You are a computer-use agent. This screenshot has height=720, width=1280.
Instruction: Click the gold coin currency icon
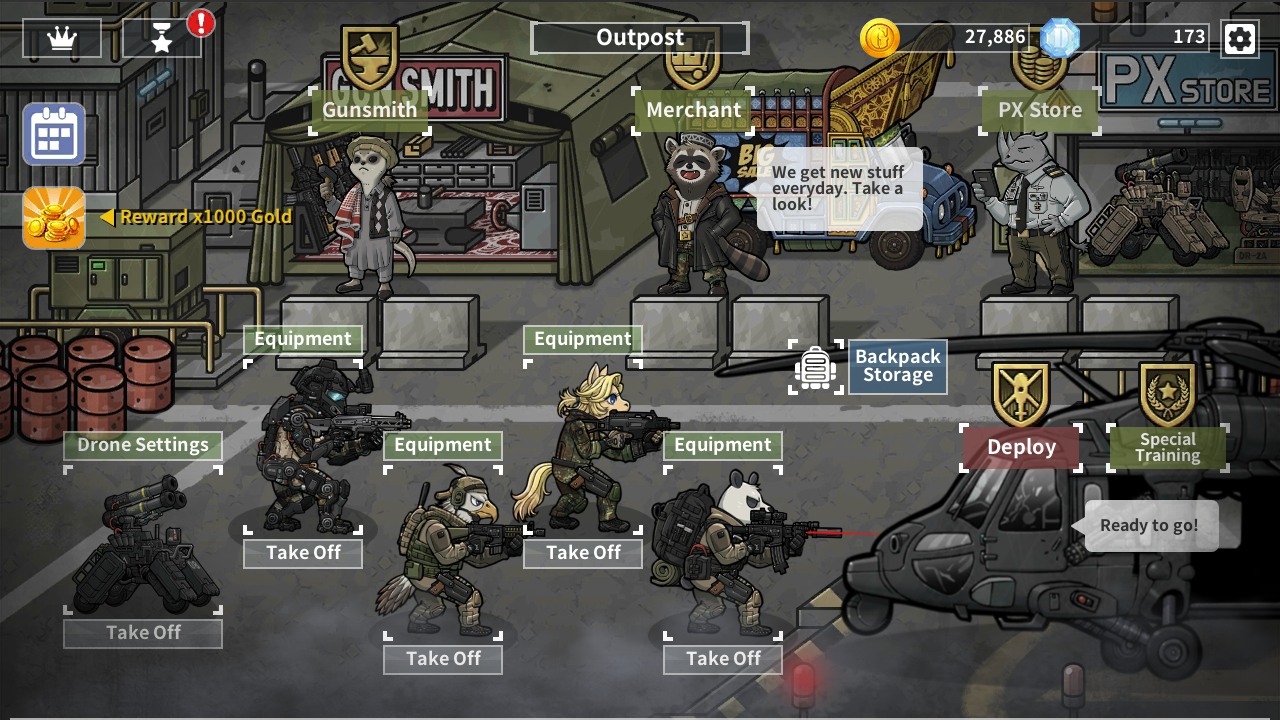click(x=880, y=38)
